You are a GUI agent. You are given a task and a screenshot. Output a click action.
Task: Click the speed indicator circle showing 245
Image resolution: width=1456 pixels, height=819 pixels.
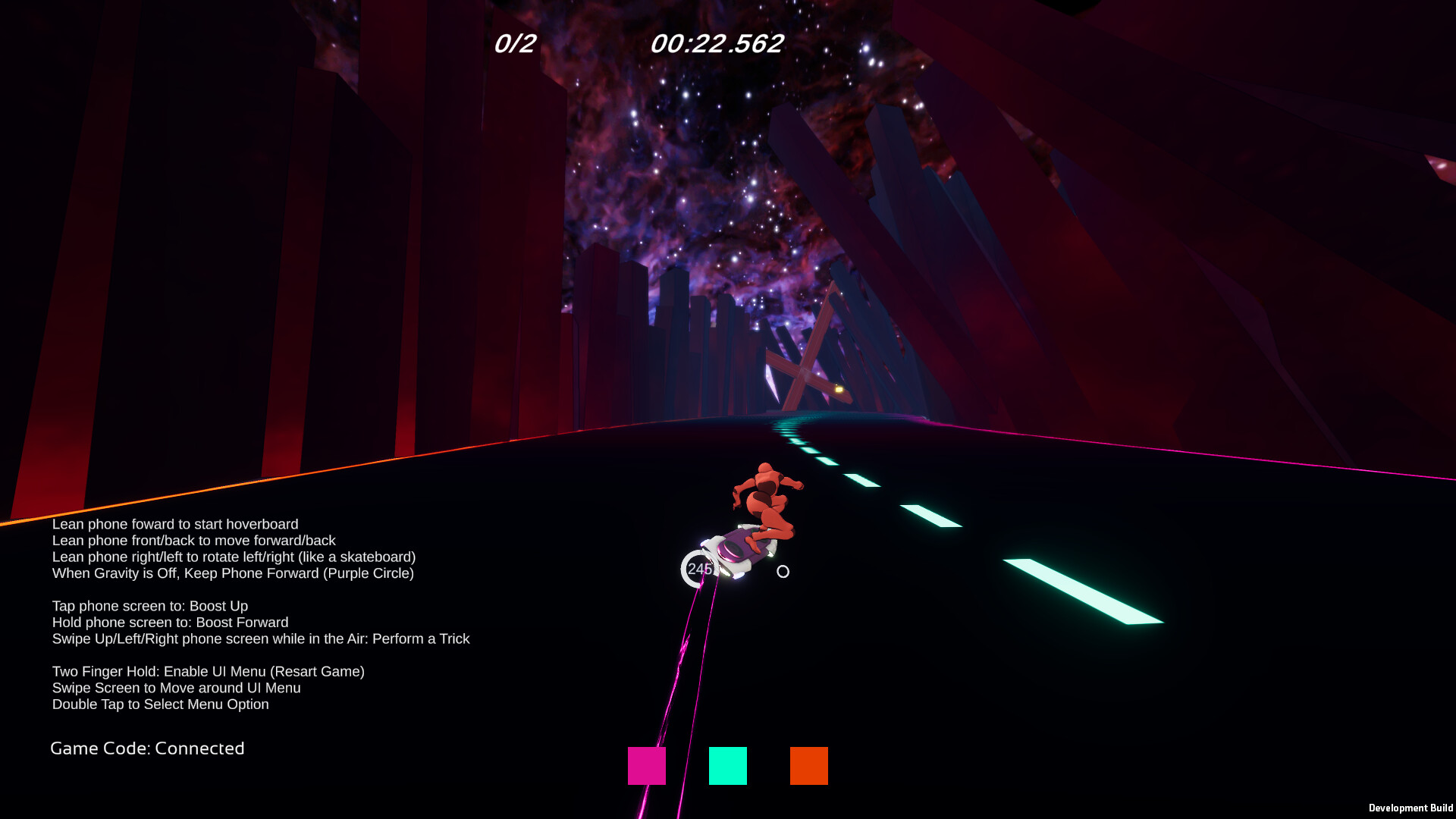pos(698,570)
